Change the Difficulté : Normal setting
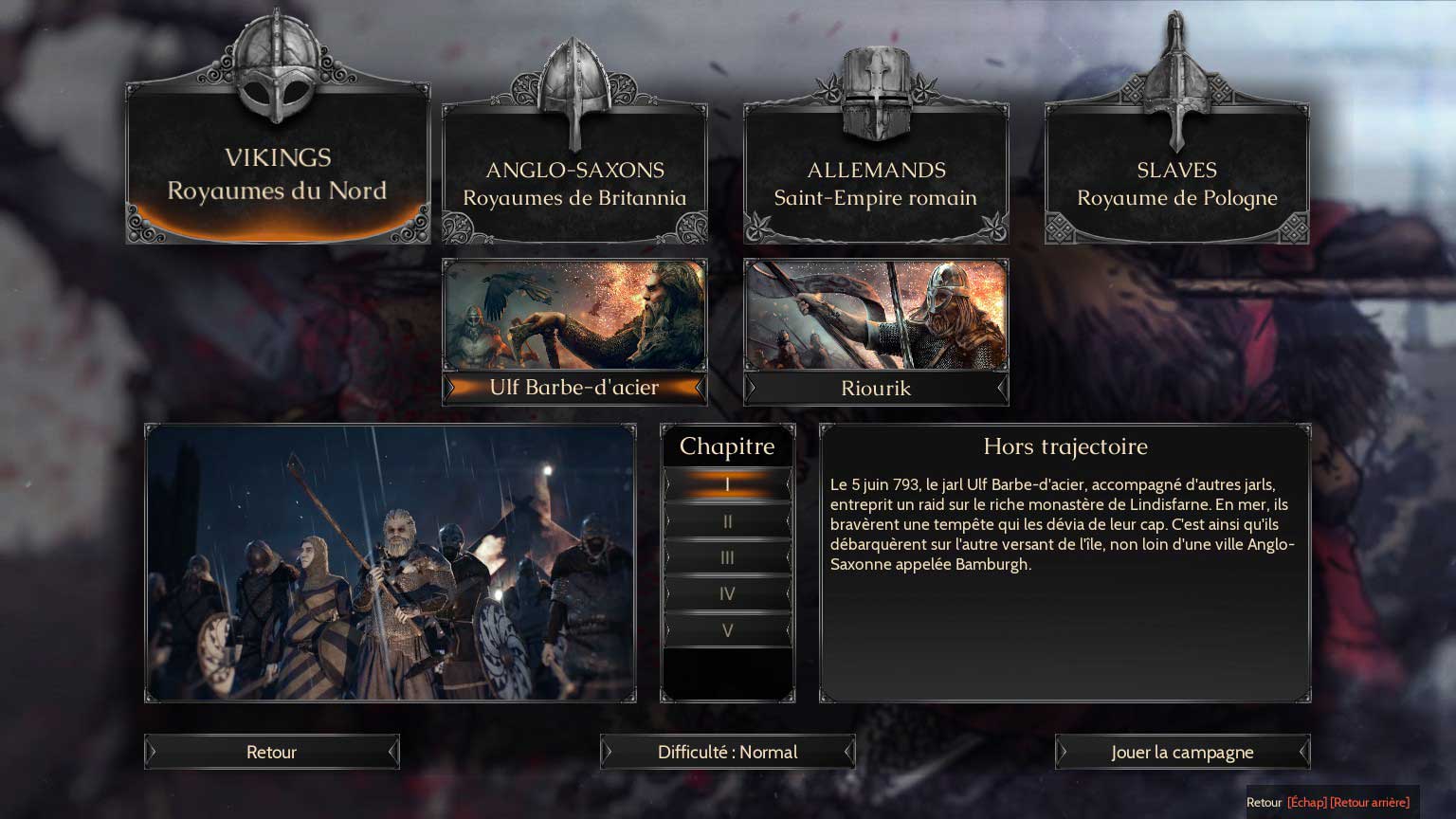This screenshot has width=1456, height=819. click(727, 752)
